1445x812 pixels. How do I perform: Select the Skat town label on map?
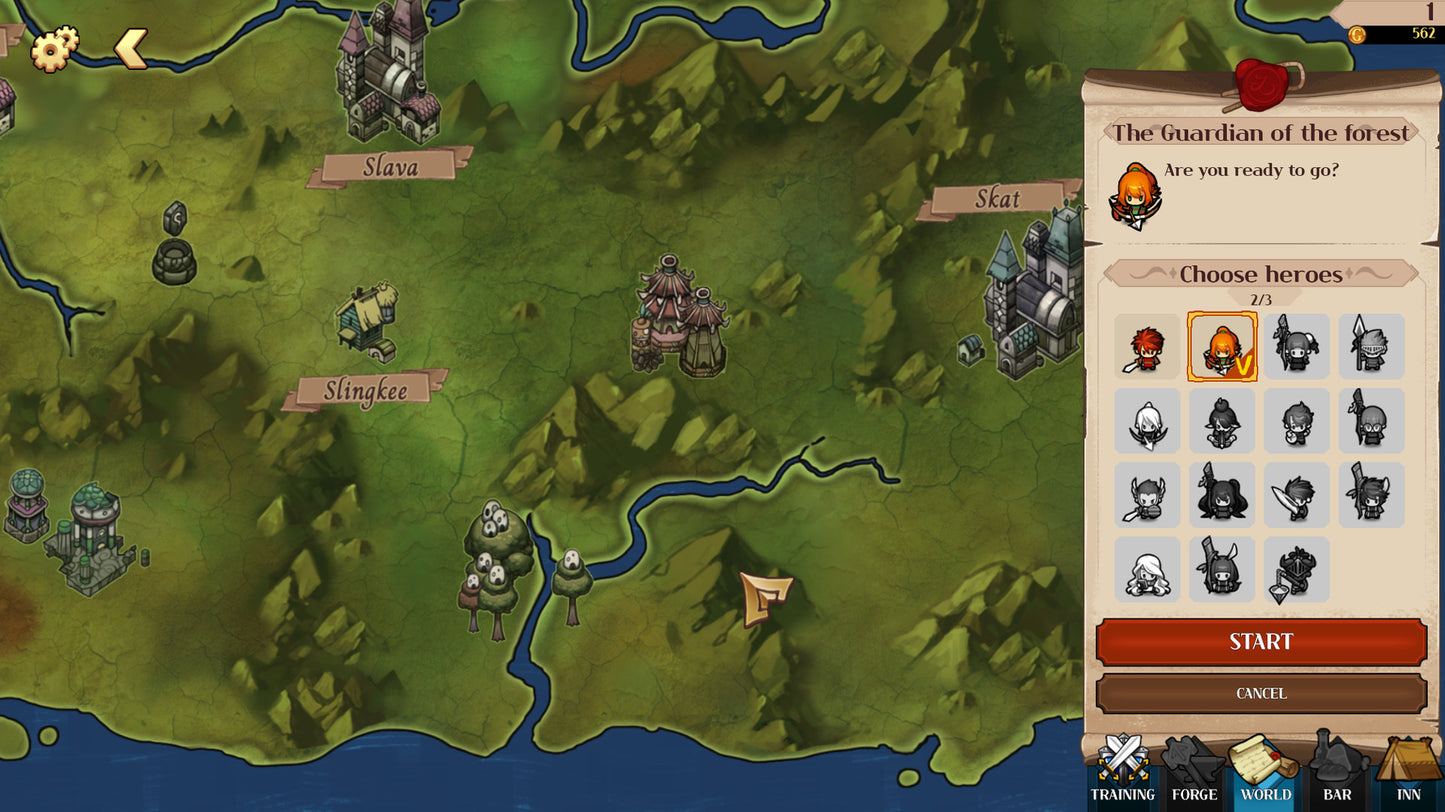click(997, 199)
